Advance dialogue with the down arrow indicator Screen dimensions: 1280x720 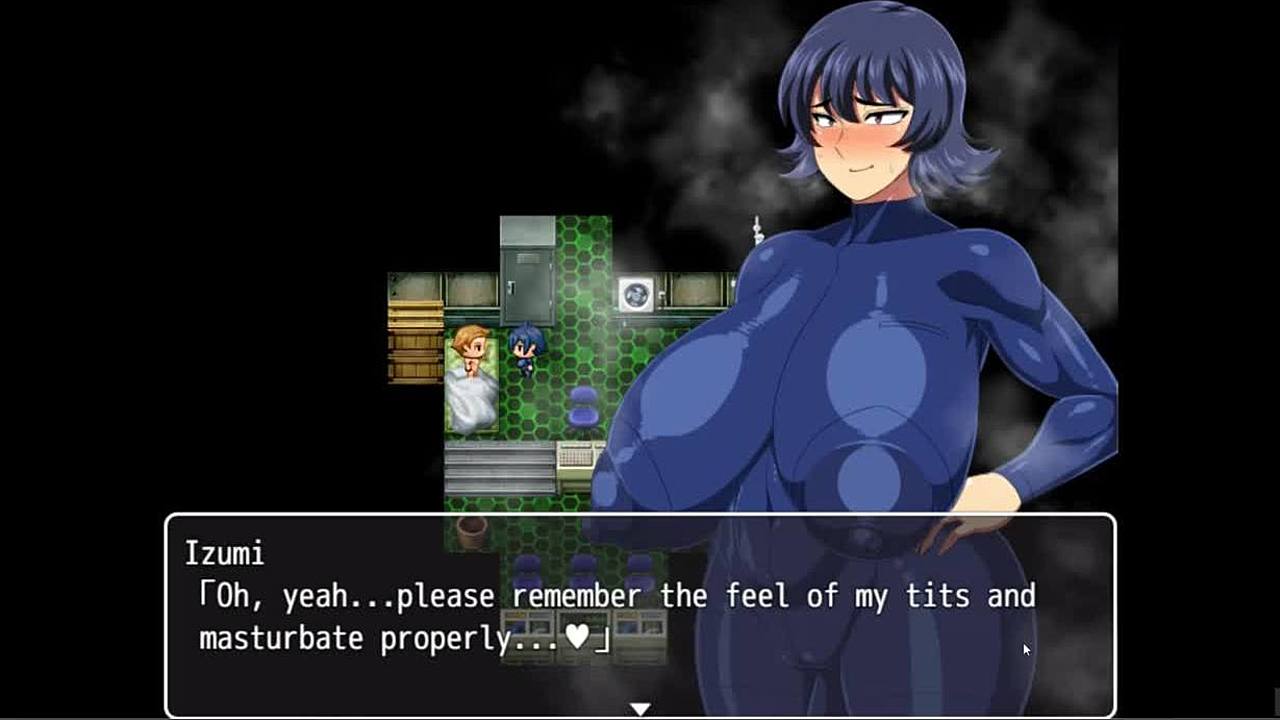click(640, 709)
